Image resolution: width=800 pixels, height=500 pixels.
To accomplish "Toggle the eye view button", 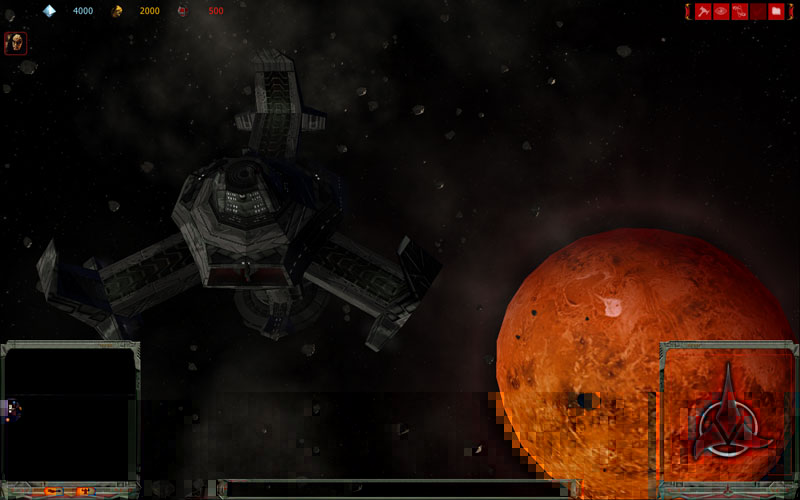I will click(x=721, y=11).
